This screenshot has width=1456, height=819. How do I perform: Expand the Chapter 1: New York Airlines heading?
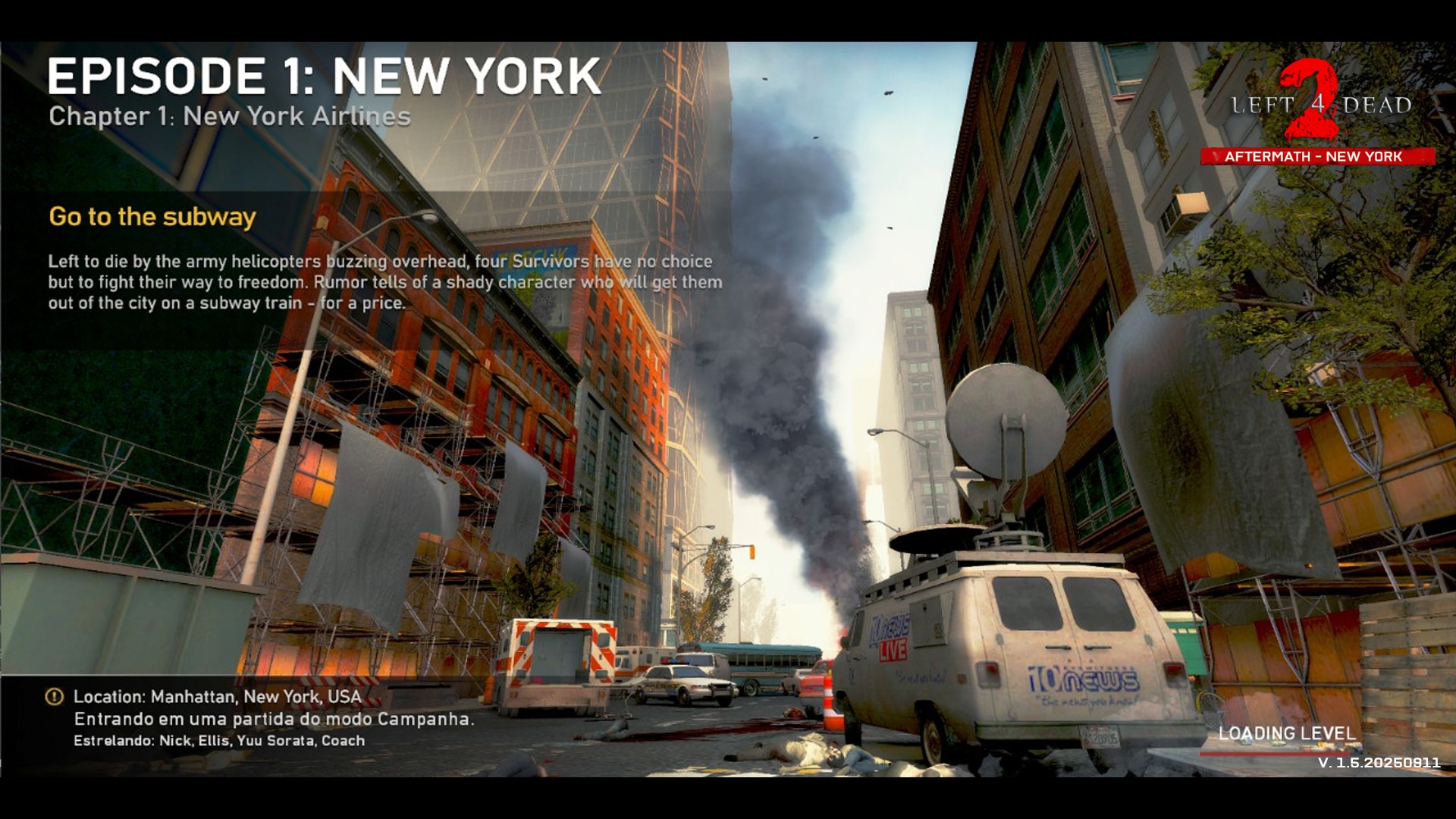231,115
